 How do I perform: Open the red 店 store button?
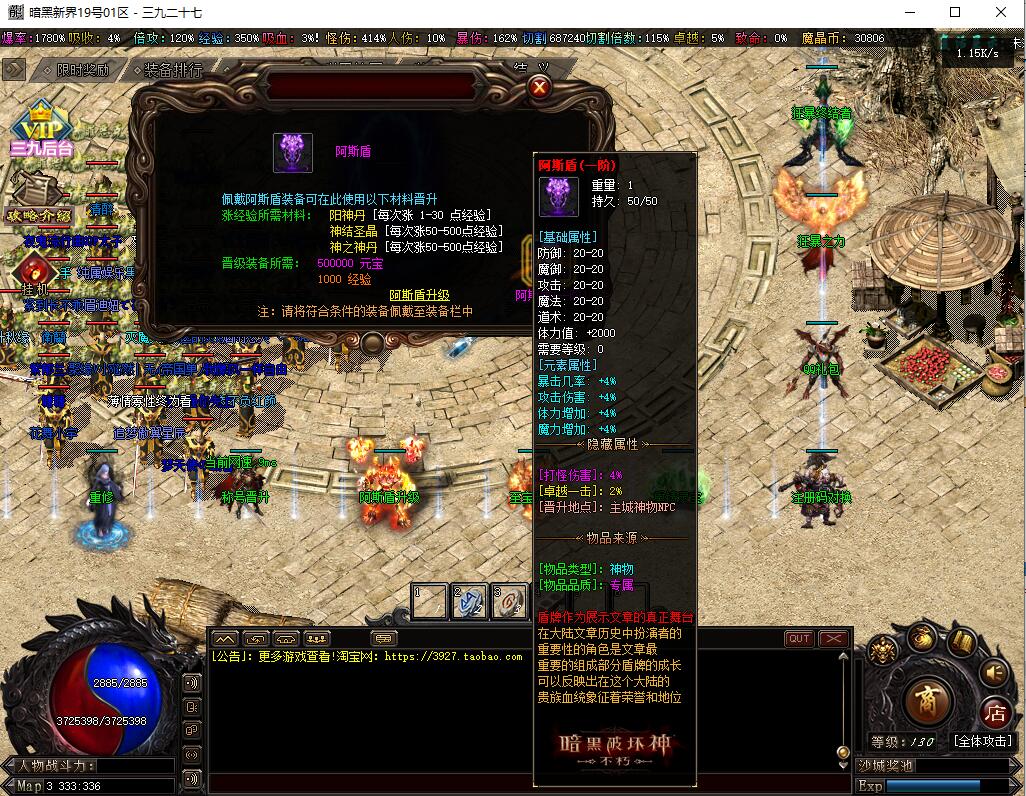tap(994, 713)
